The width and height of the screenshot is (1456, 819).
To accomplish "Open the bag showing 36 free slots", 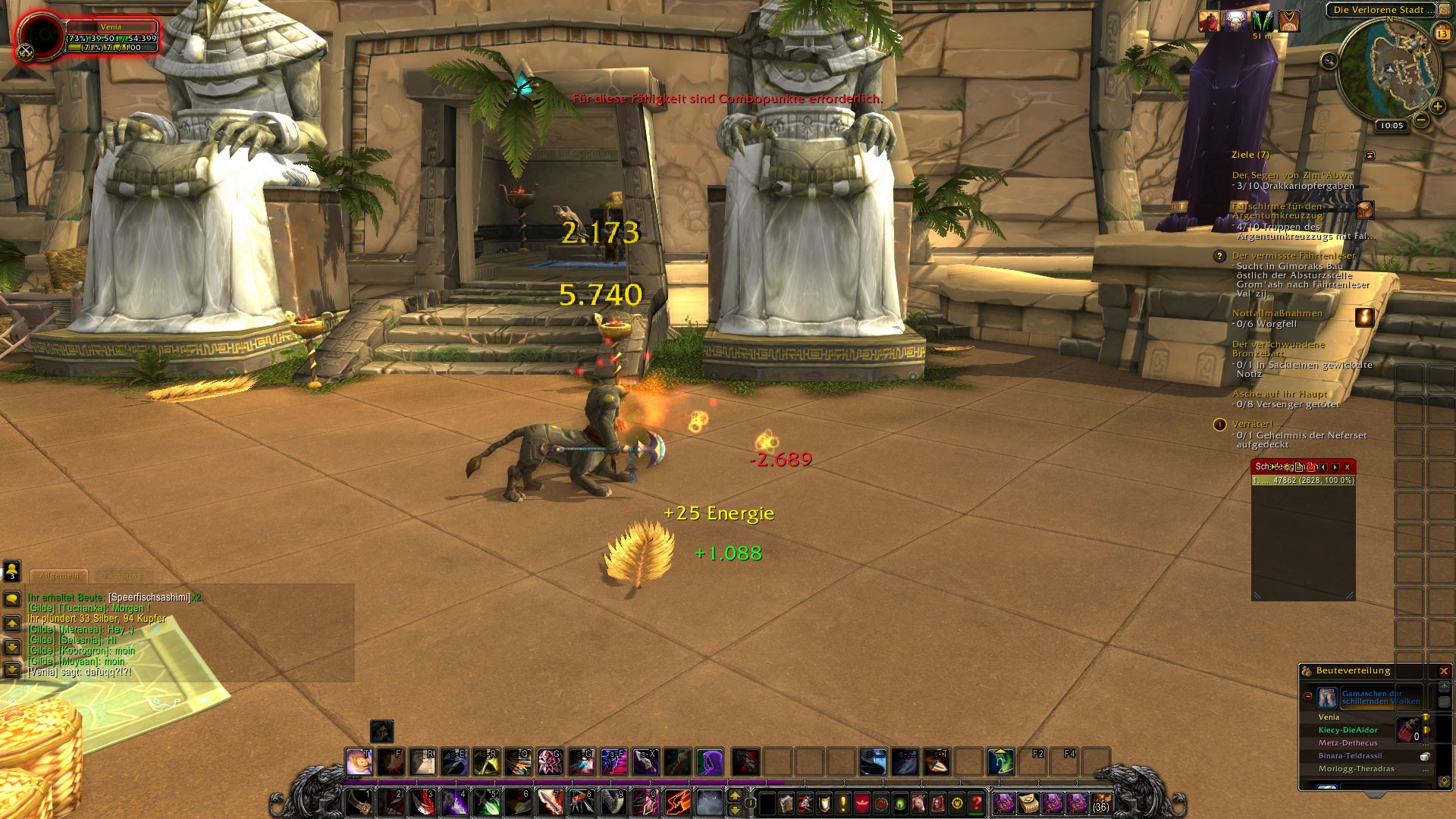I will [1101, 802].
